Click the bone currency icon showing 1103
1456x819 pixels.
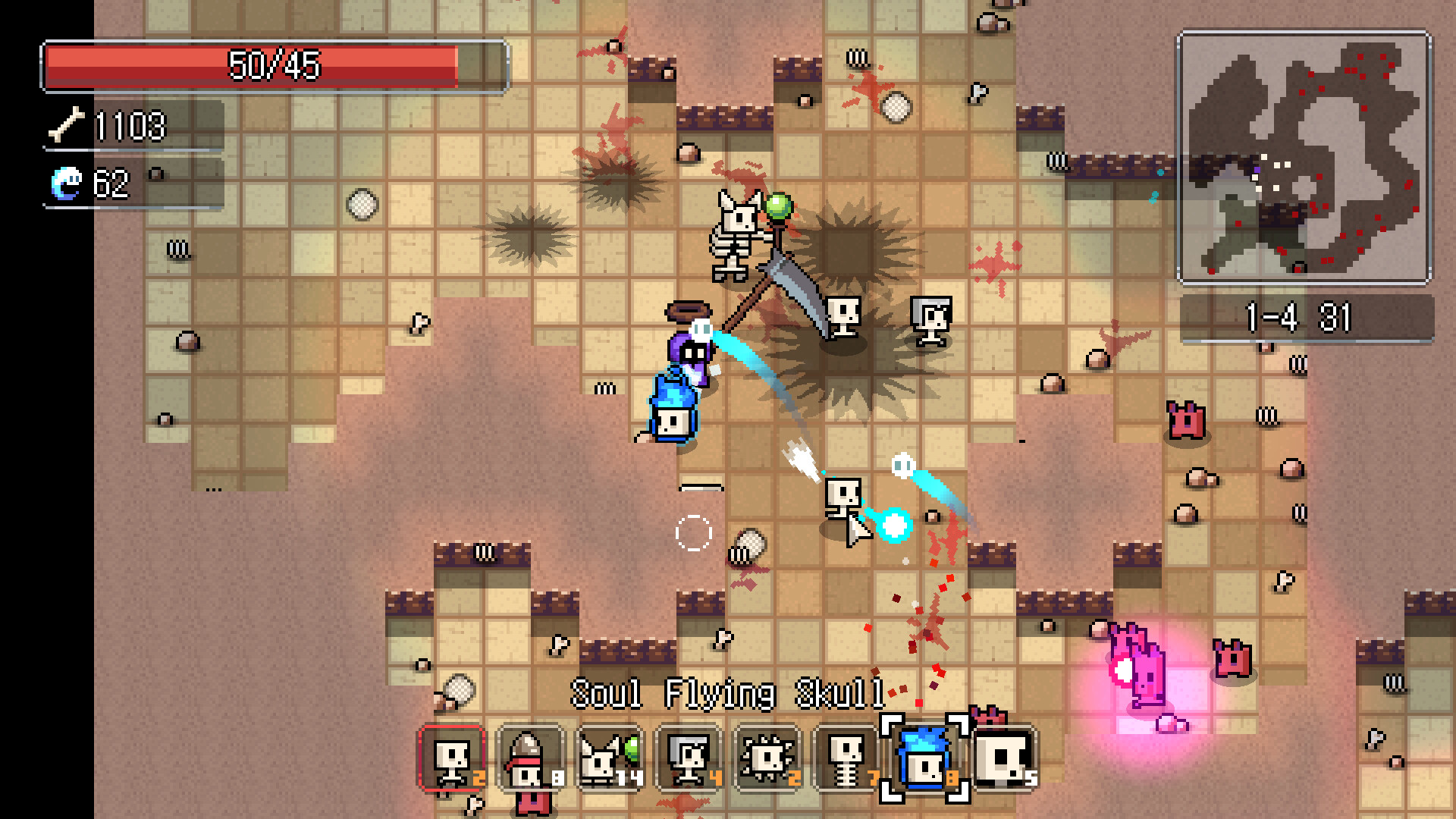tap(67, 127)
